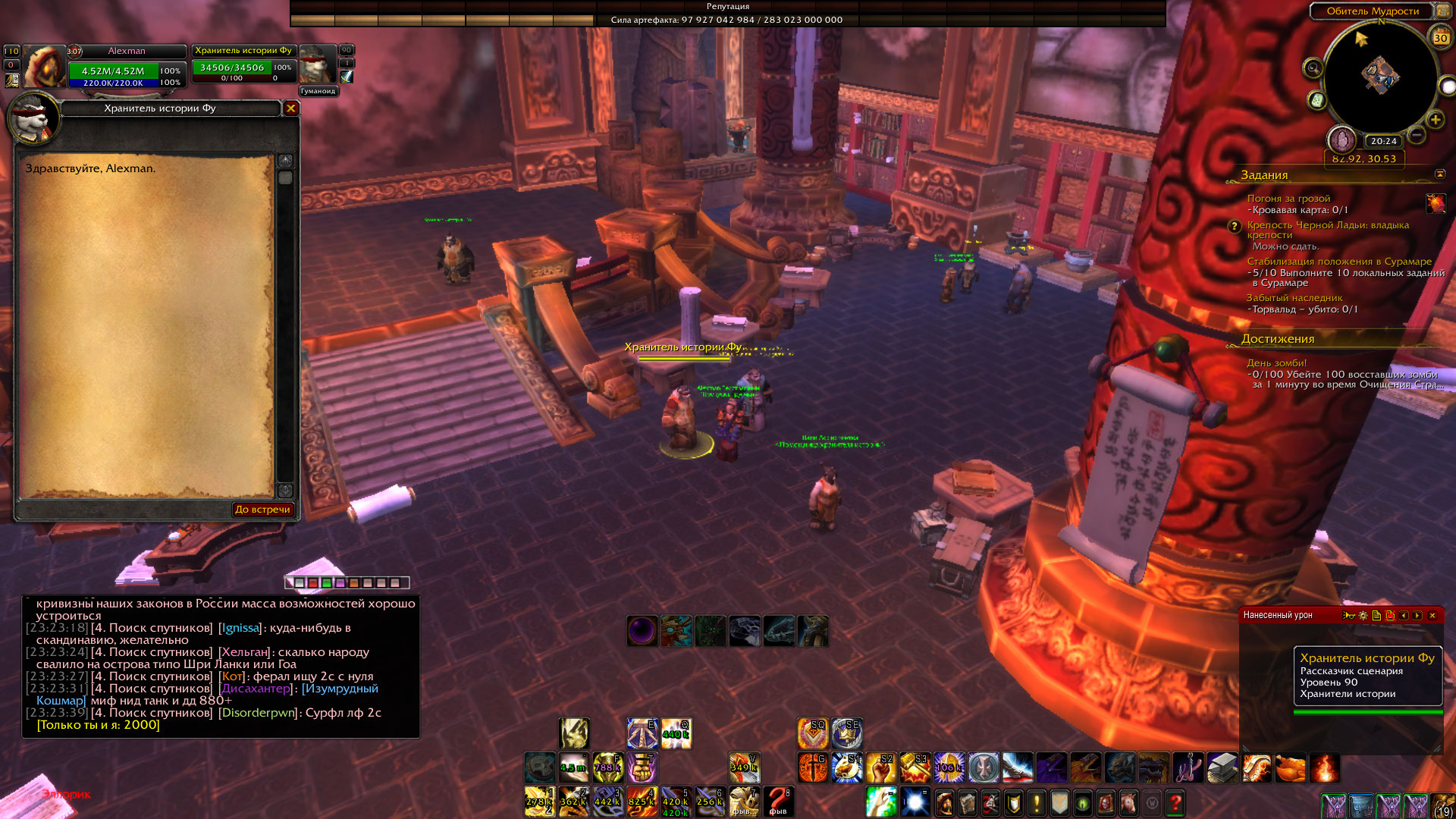Use the Погоня за грозой quest item

(1436, 203)
